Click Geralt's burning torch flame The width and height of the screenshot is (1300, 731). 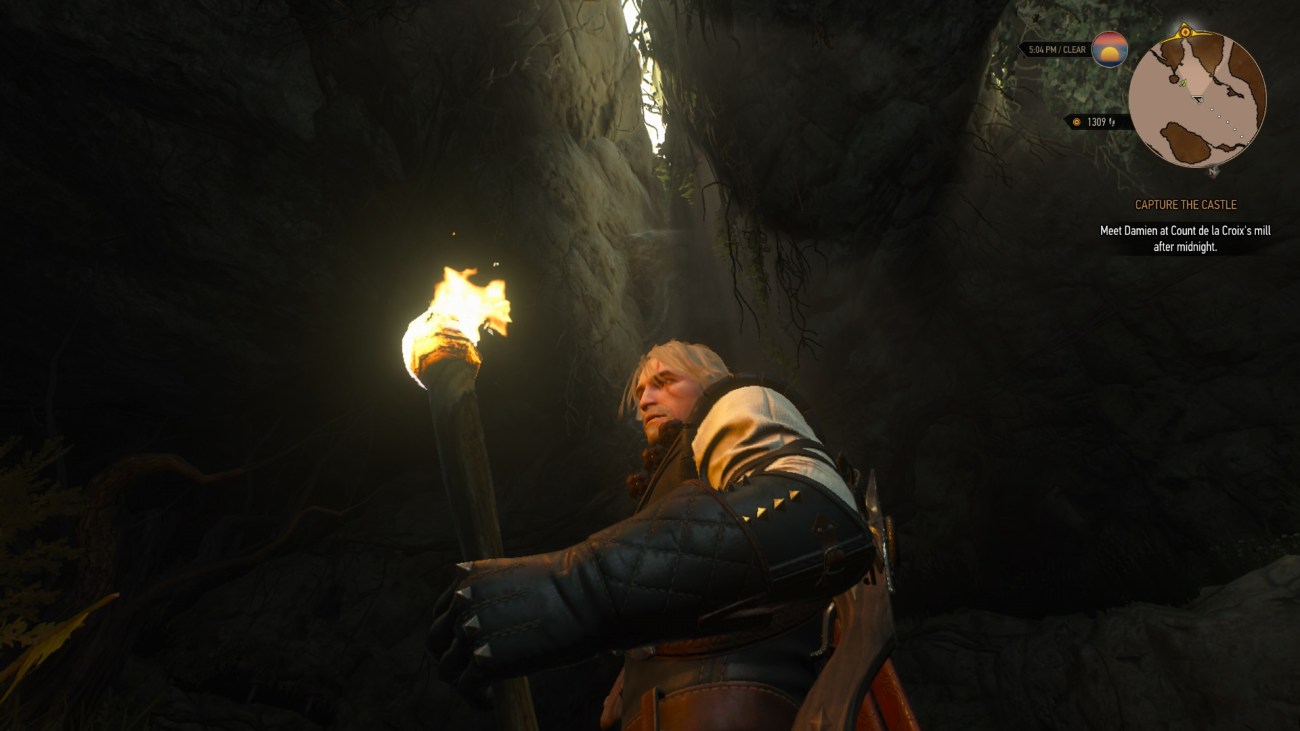[450, 310]
